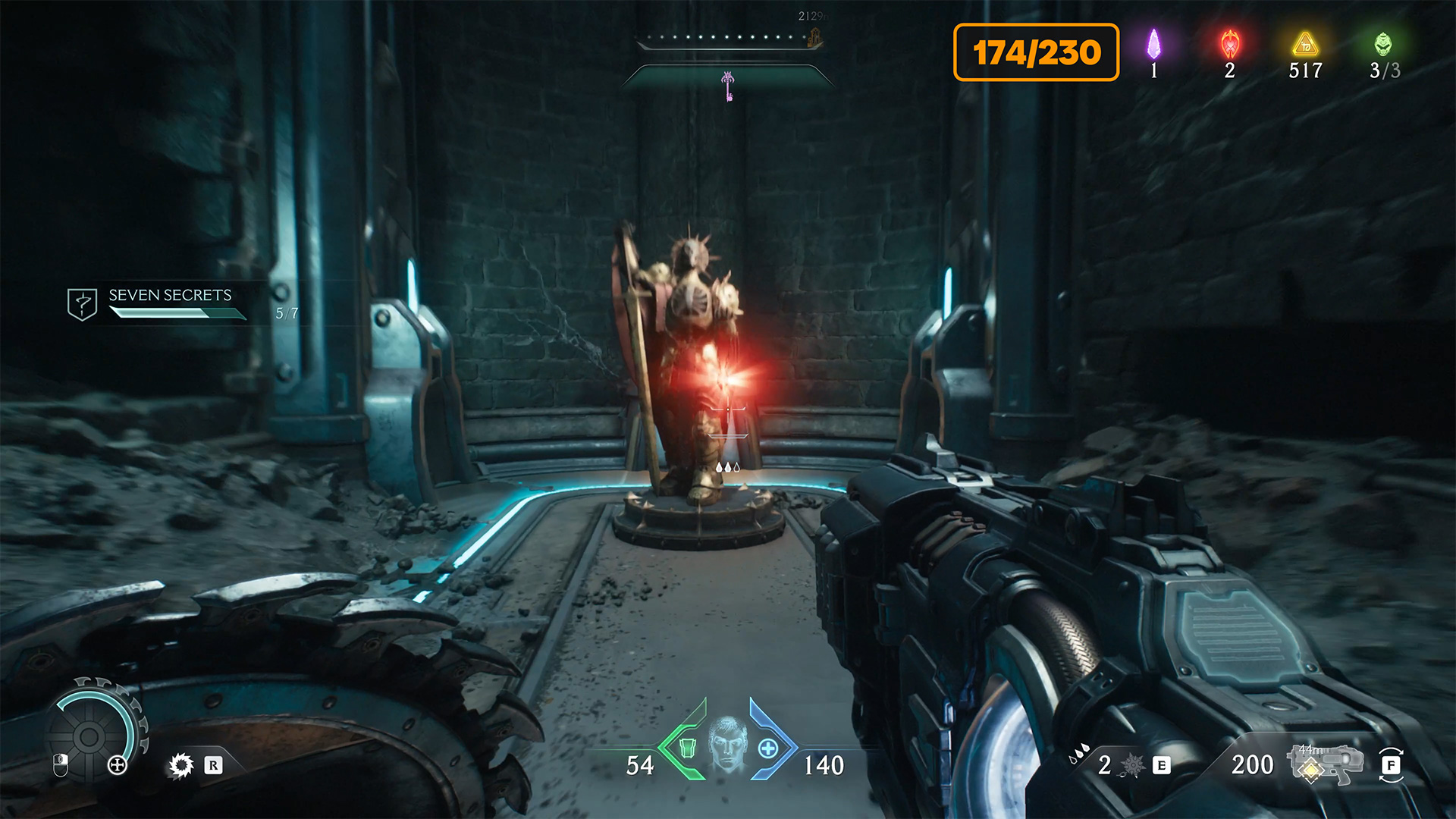Click the shield emblem beside Seven Secrets
Viewport: 1456px width, 819px height.
(82, 304)
